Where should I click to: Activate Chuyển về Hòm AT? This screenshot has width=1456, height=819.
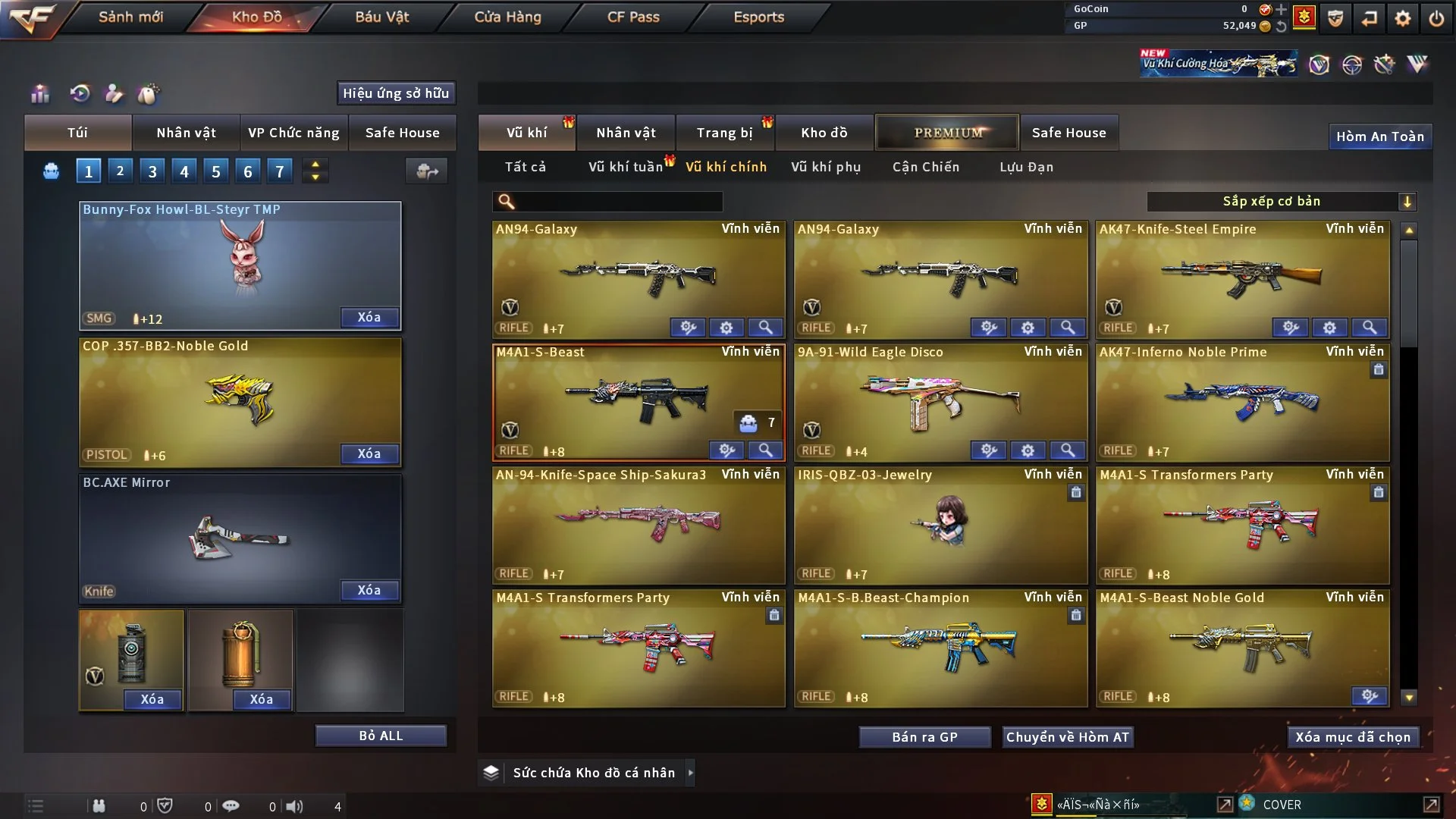click(x=1067, y=737)
